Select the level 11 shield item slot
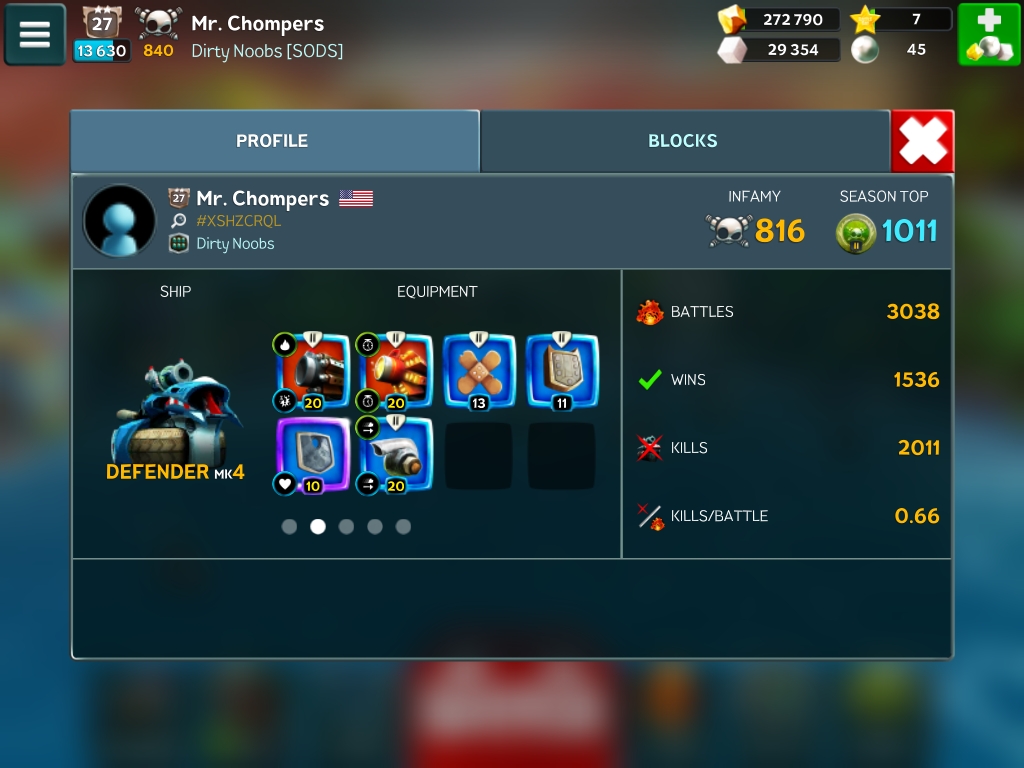The width and height of the screenshot is (1024, 768). [x=562, y=371]
